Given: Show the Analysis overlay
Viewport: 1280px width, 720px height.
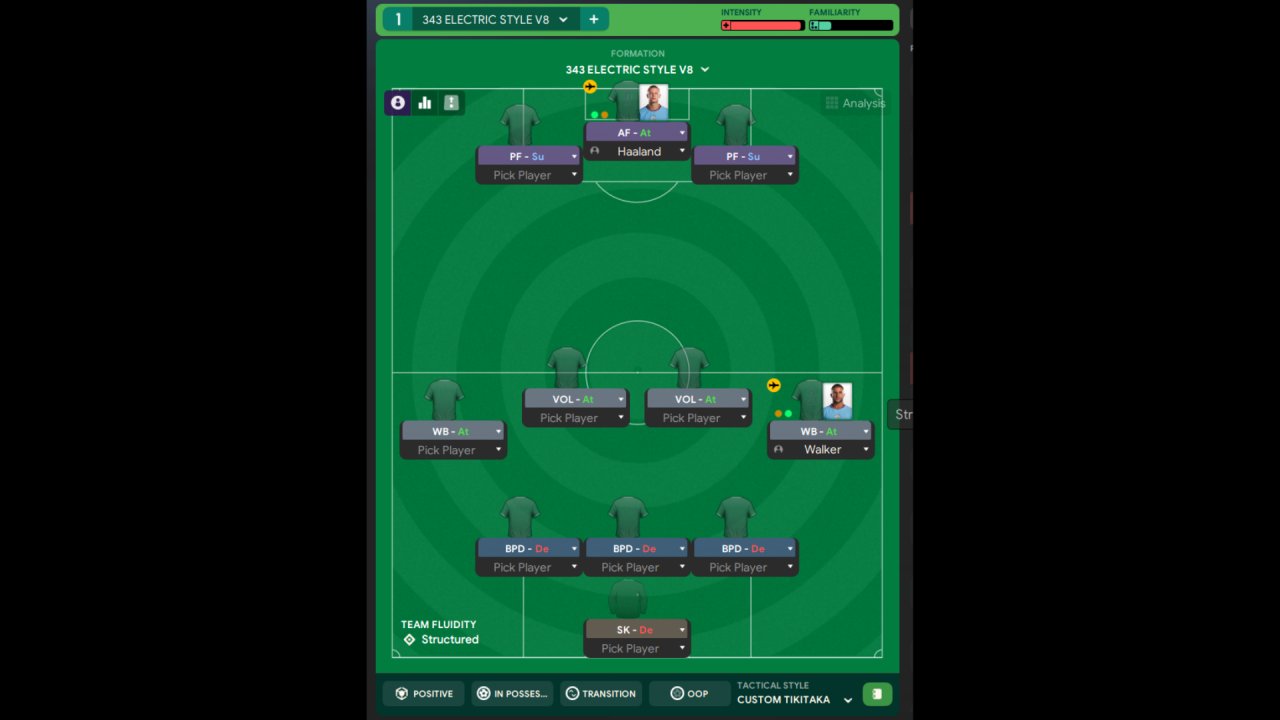Looking at the screenshot, I should [855, 103].
